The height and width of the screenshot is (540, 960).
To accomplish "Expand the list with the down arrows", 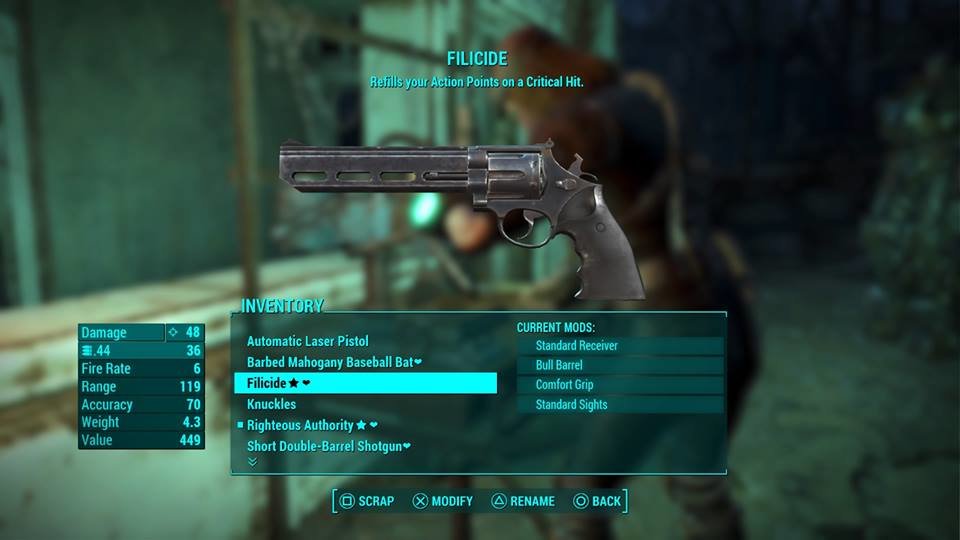I will [x=252, y=462].
